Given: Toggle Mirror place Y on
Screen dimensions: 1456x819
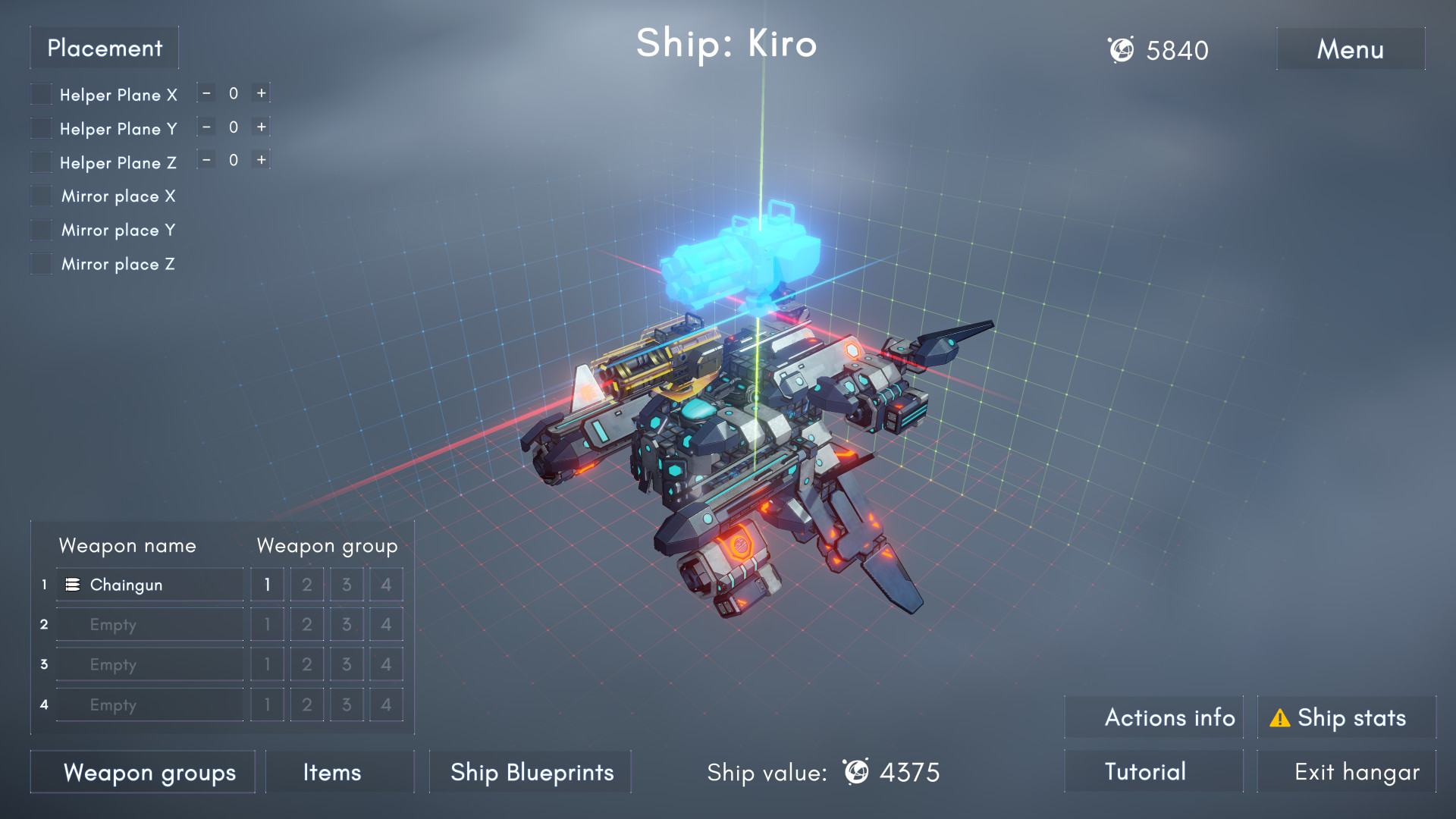Looking at the screenshot, I should (x=39, y=229).
